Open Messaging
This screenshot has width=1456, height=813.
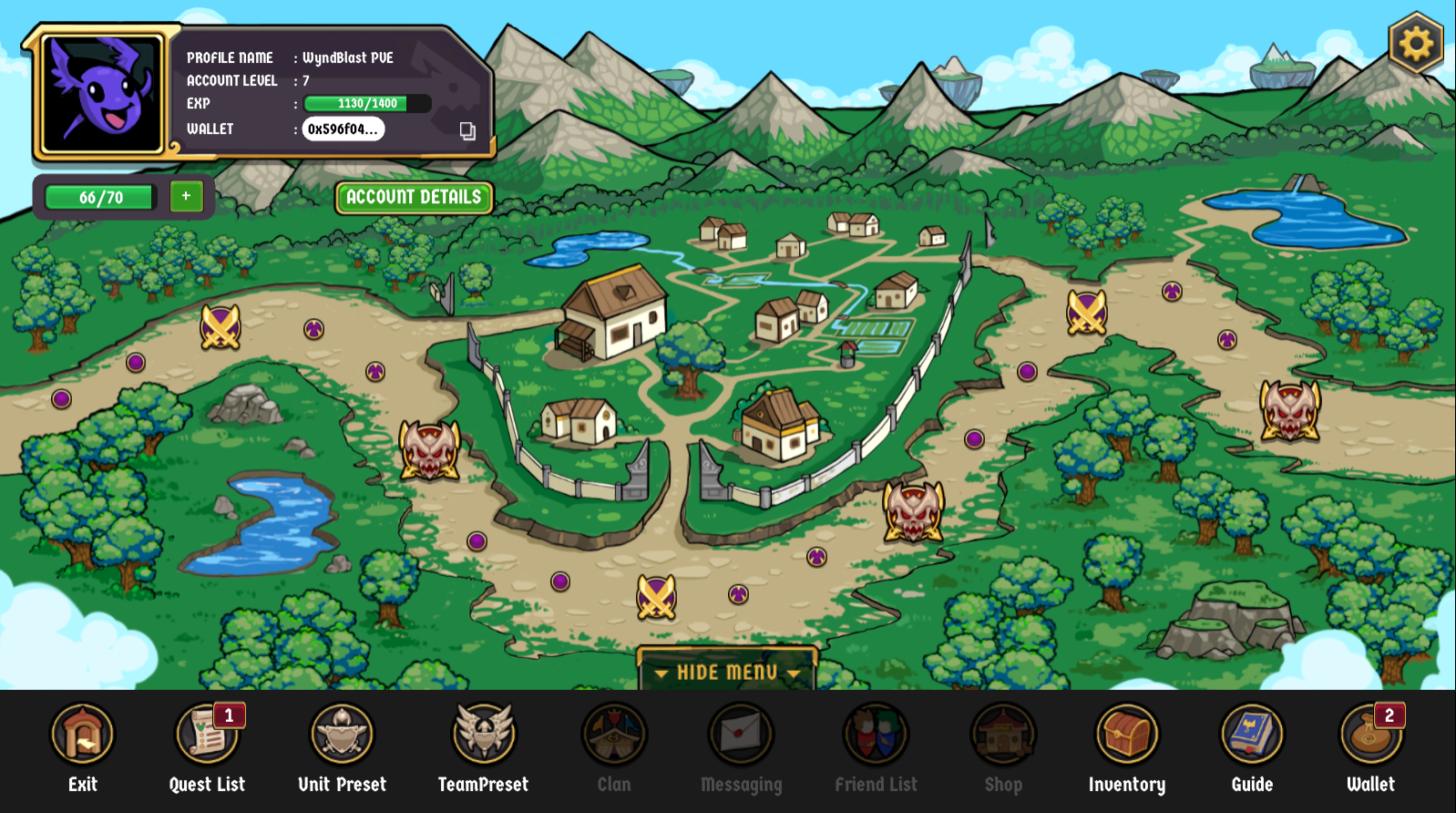[x=741, y=734]
